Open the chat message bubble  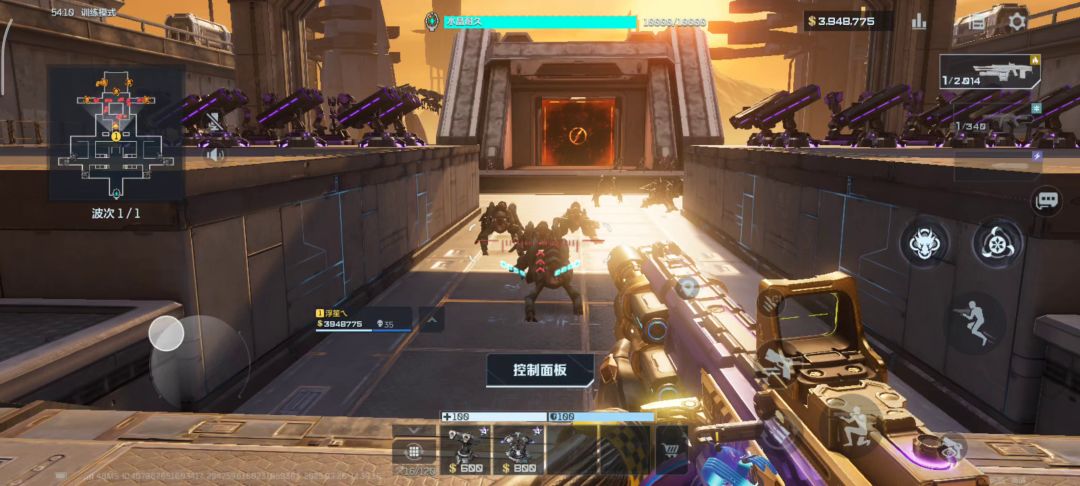point(1047,201)
